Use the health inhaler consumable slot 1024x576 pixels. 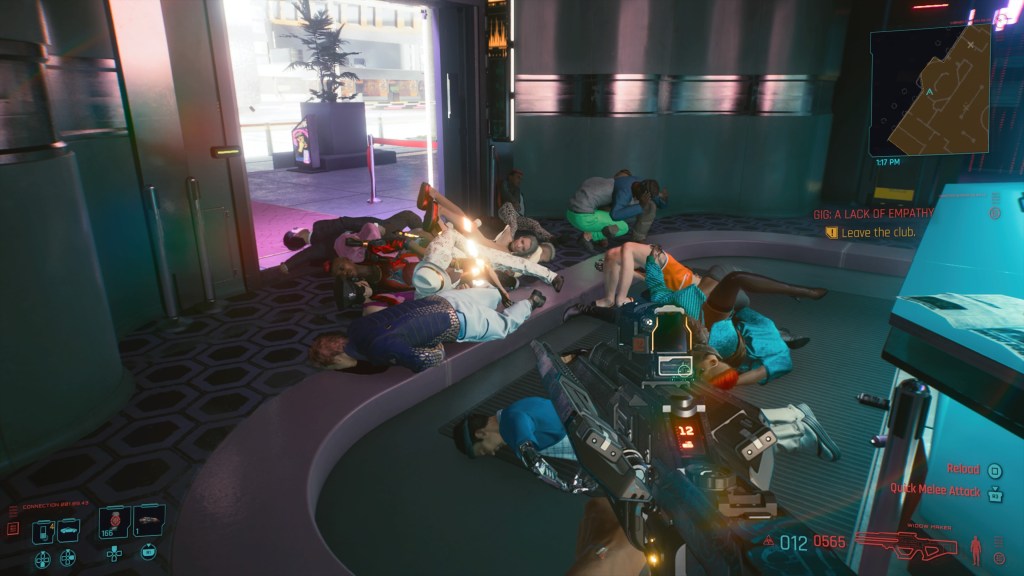(x=113, y=524)
